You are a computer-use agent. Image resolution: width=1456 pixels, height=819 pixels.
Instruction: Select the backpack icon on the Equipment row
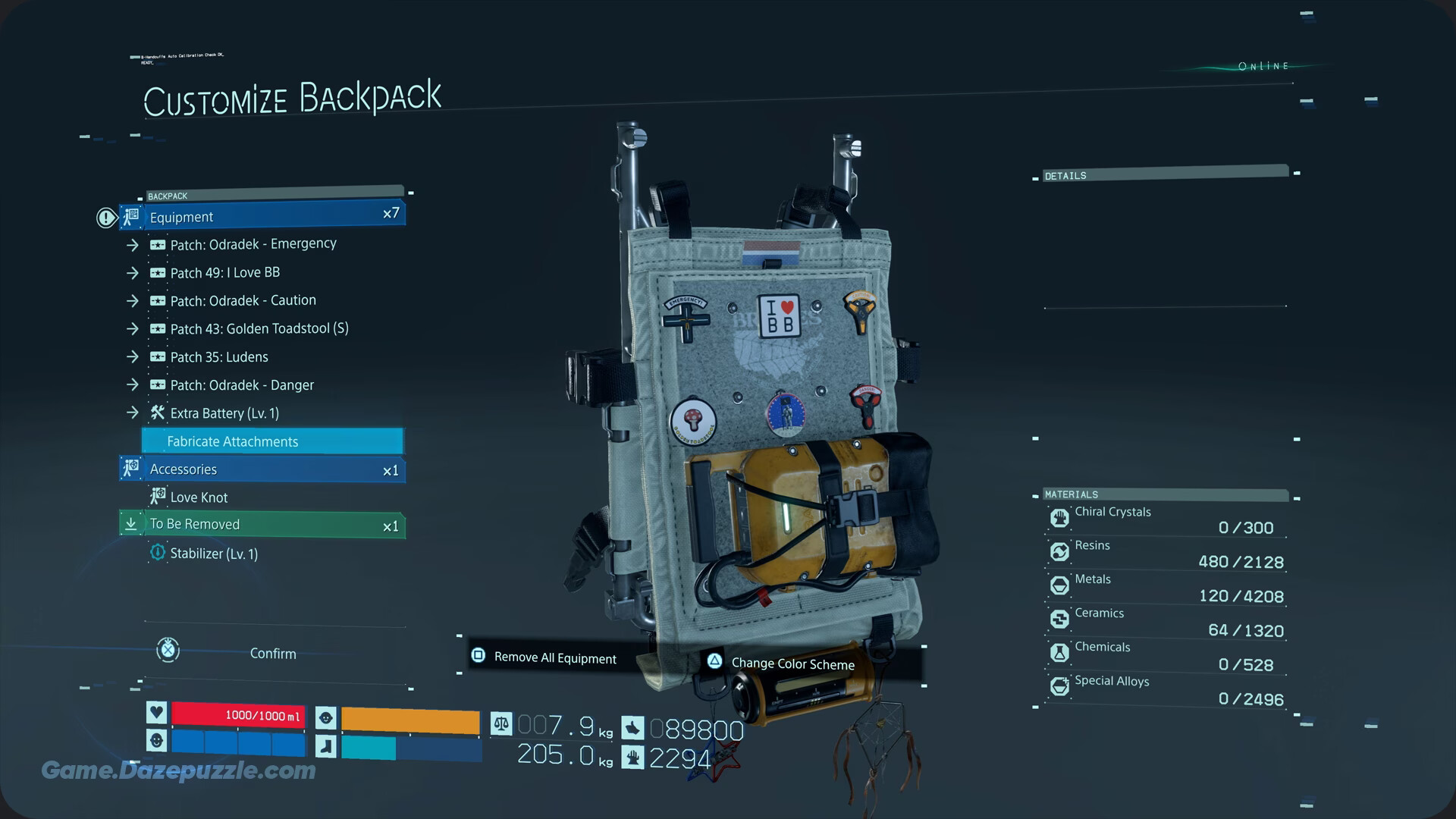click(x=130, y=217)
